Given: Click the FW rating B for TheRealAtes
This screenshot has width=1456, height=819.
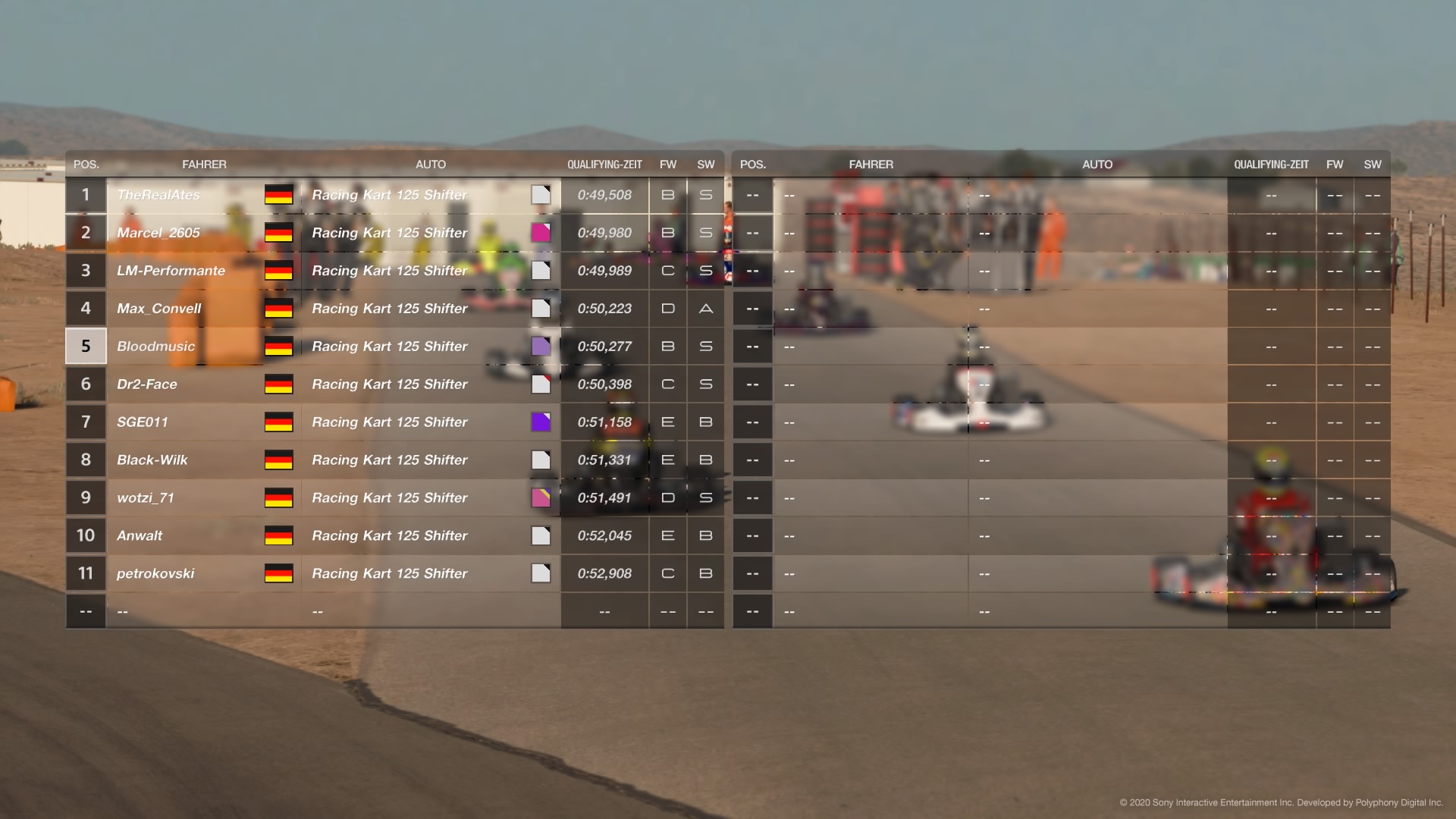Looking at the screenshot, I should click(x=668, y=195).
